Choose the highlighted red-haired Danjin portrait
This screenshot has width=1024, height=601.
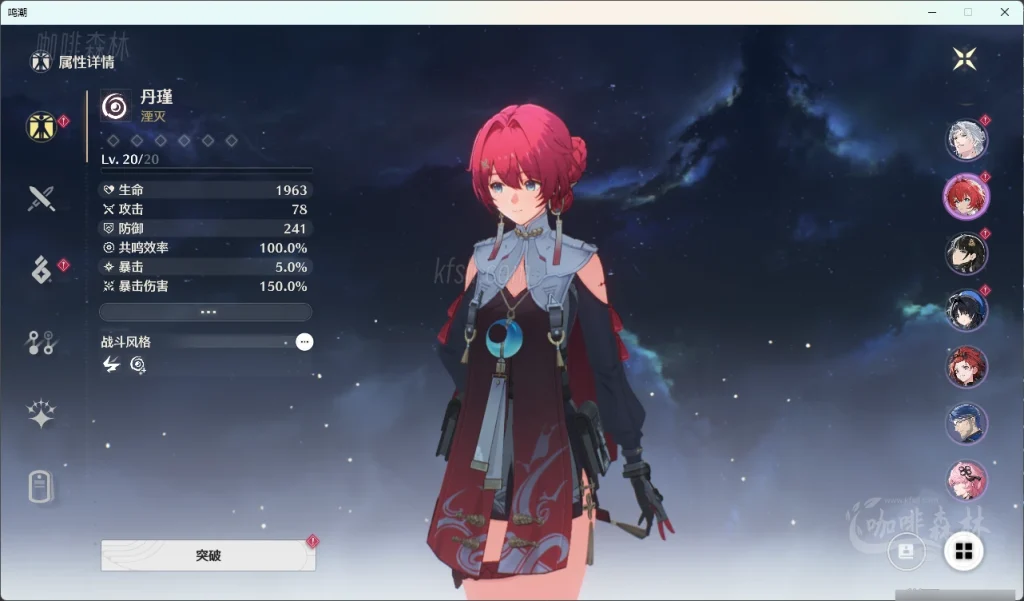[x=966, y=196]
